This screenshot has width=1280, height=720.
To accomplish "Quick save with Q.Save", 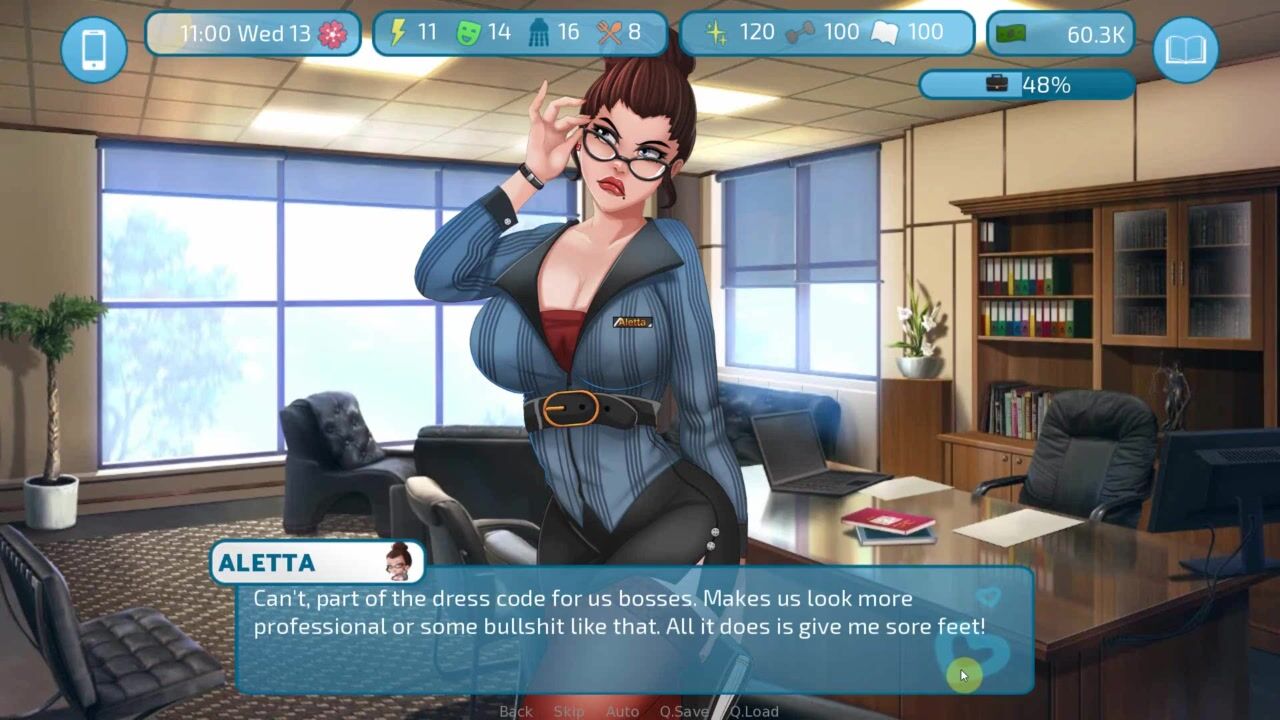I will pos(684,711).
